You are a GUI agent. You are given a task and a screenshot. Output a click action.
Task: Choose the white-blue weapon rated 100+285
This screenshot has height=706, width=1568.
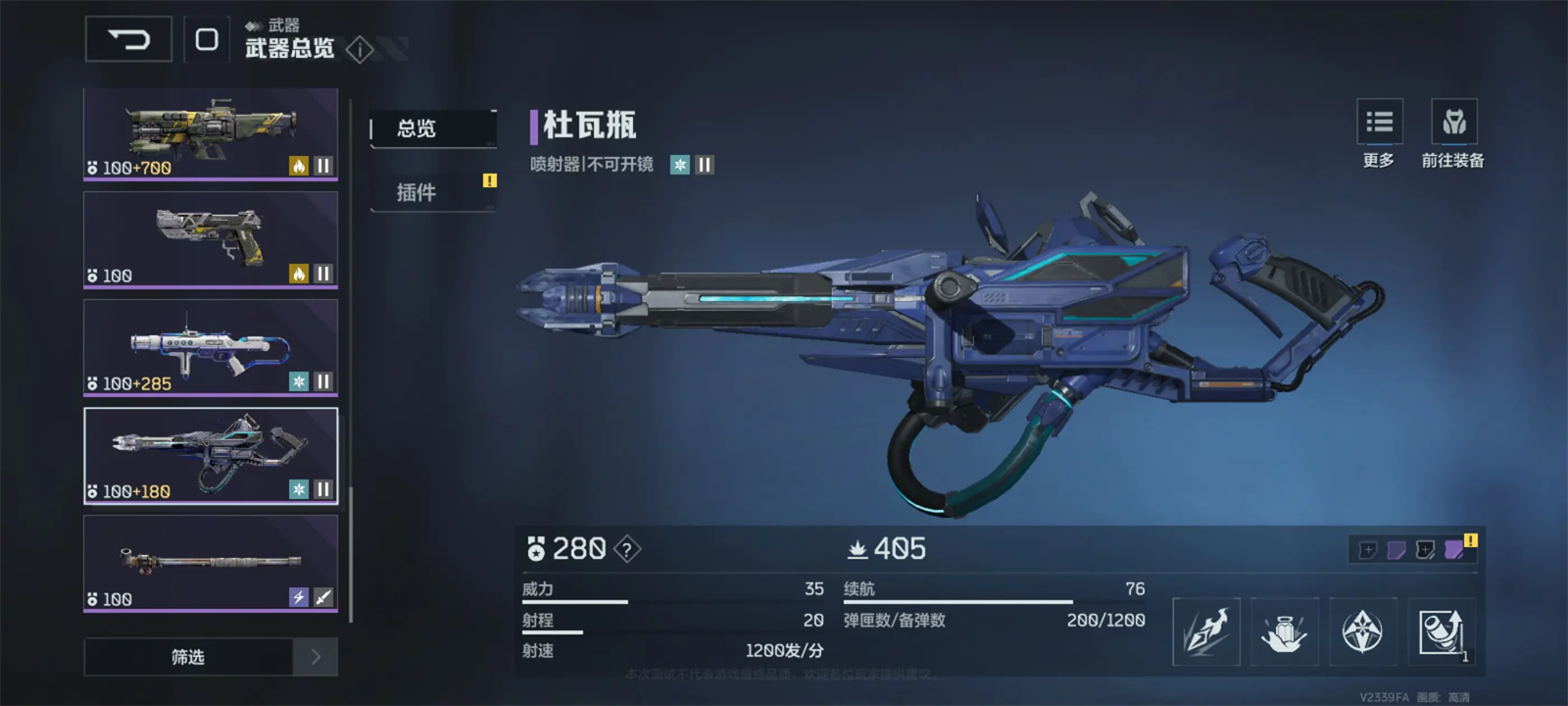tap(211, 348)
